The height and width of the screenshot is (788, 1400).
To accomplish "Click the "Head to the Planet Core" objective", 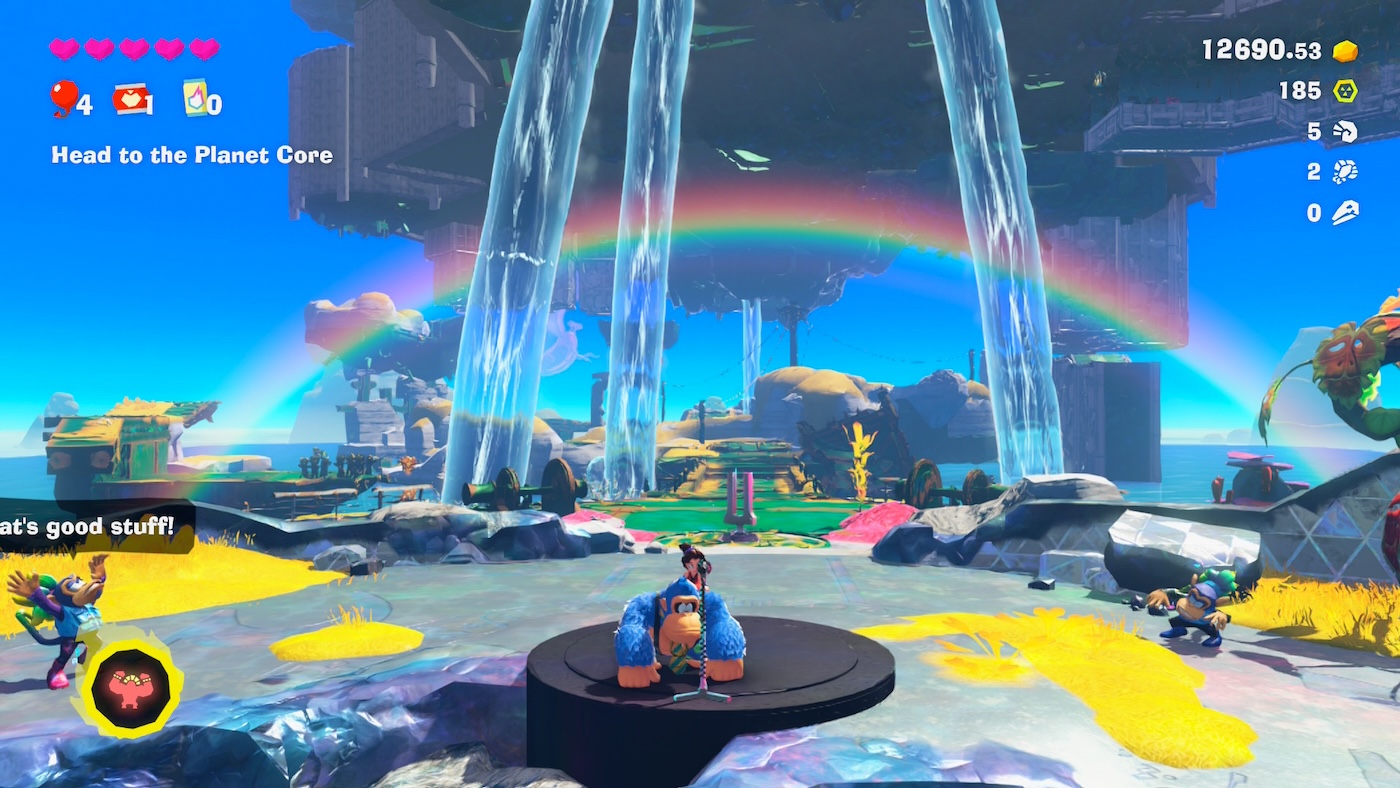I will click(x=192, y=155).
